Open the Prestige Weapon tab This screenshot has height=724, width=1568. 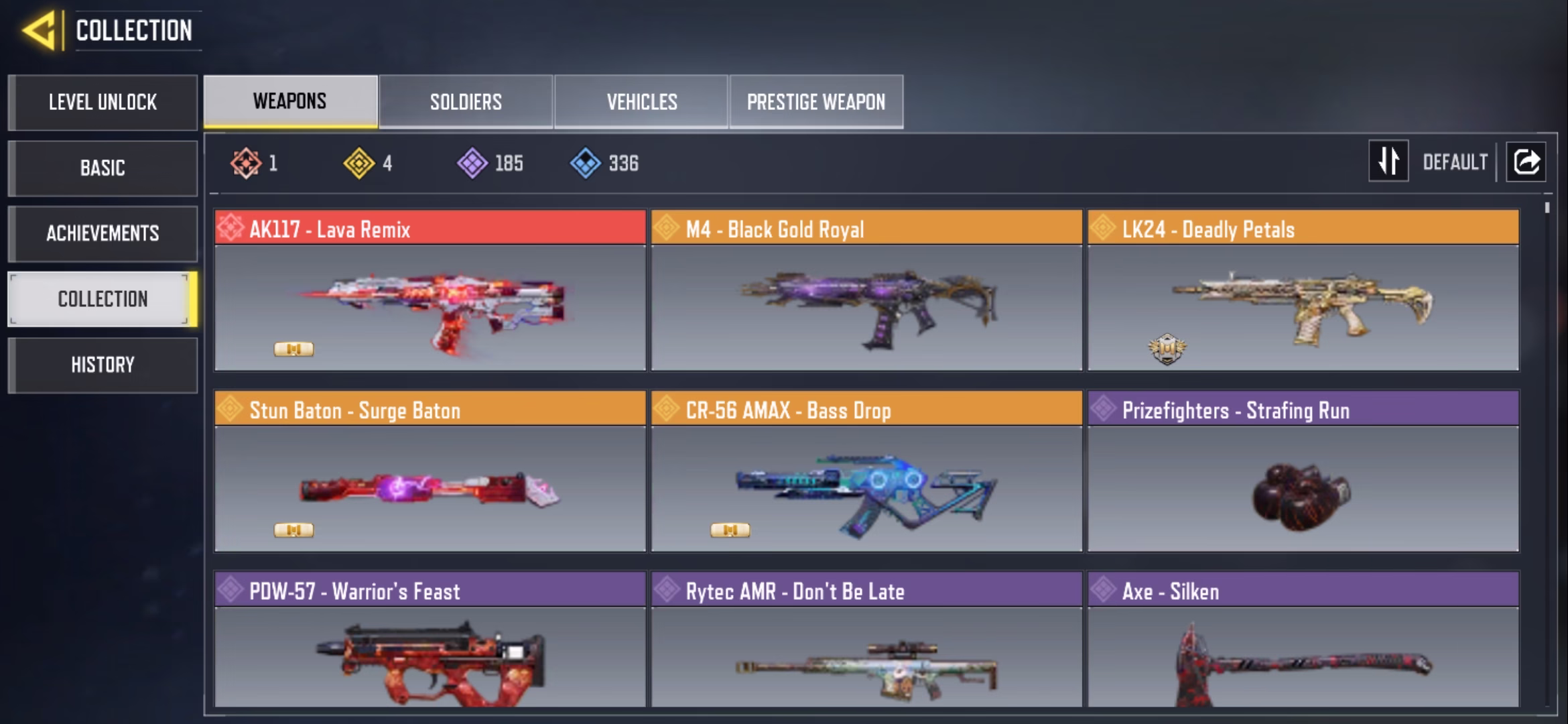(x=816, y=102)
